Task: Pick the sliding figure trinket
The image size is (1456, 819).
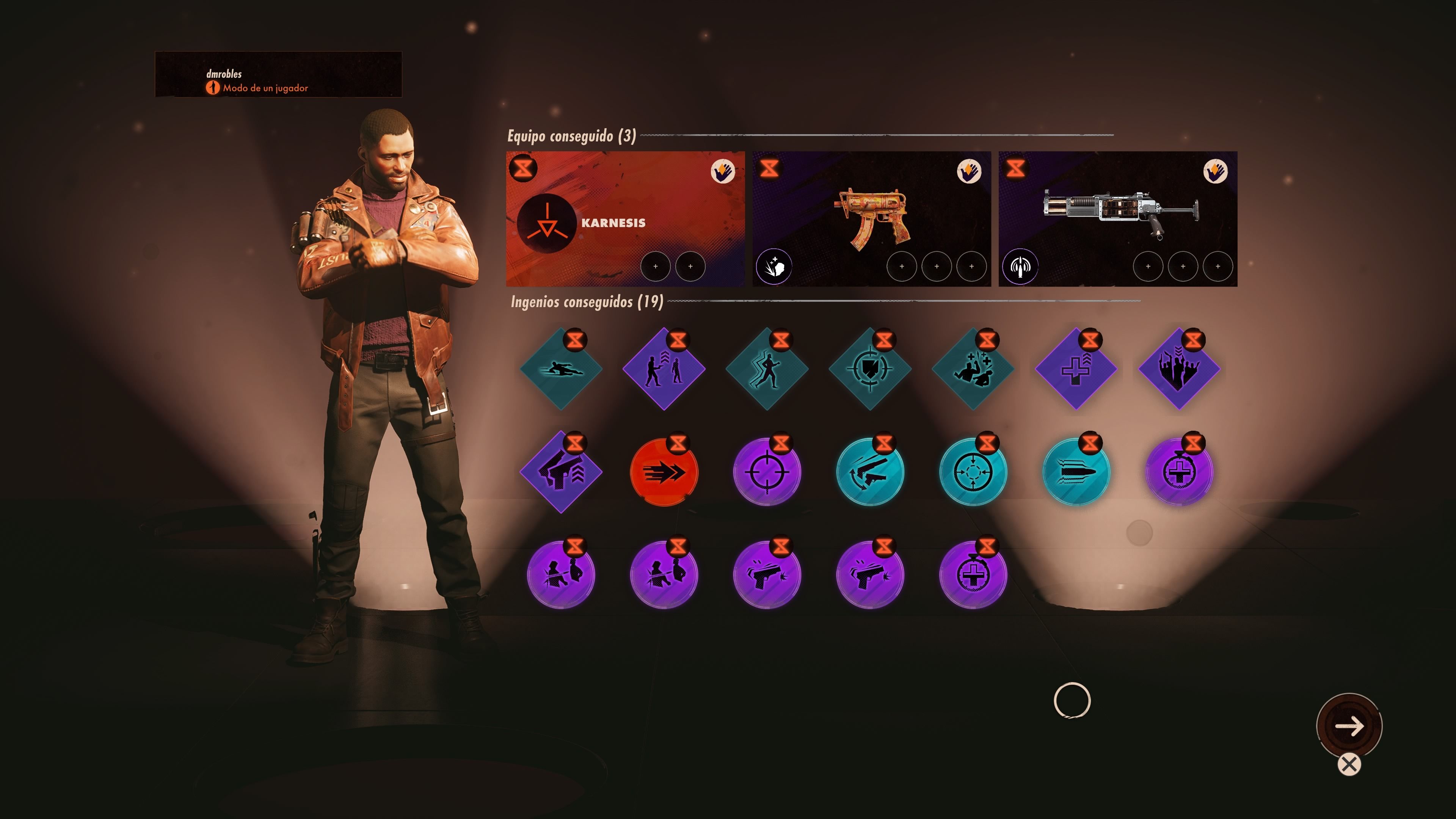Action: [x=561, y=369]
